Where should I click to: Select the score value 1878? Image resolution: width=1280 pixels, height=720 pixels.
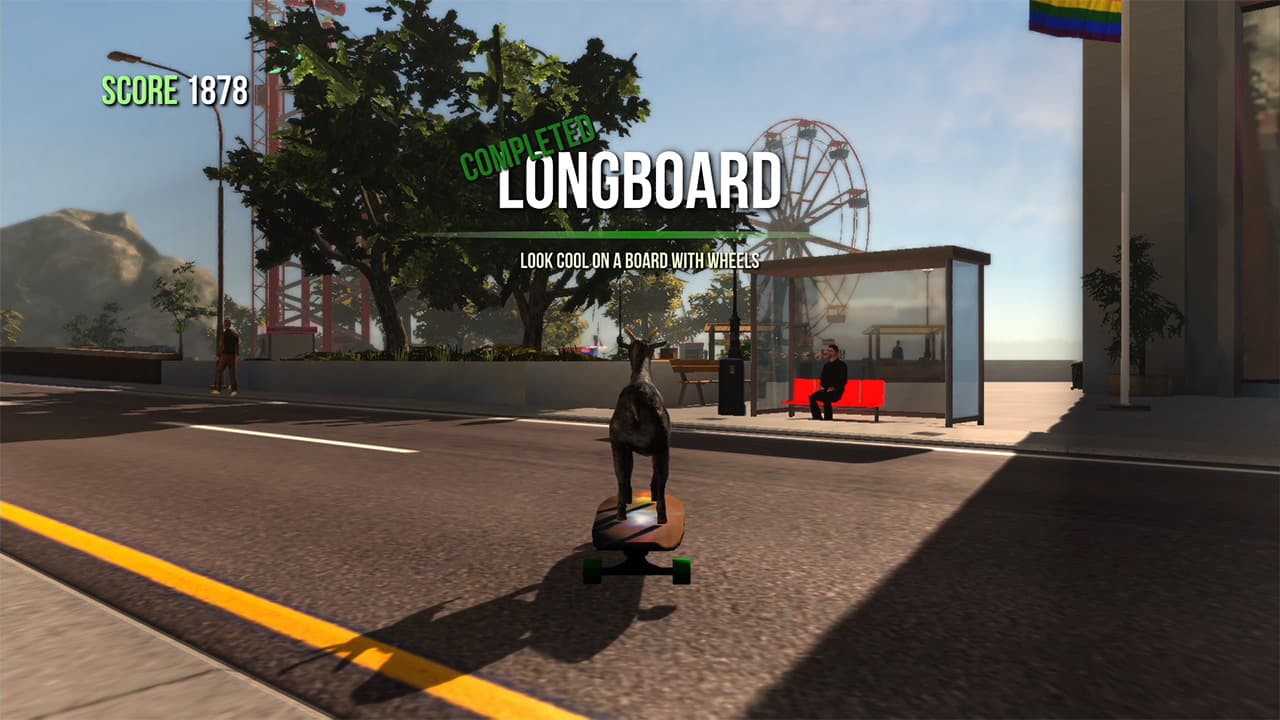pyautogui.click(x=214, y=94)
